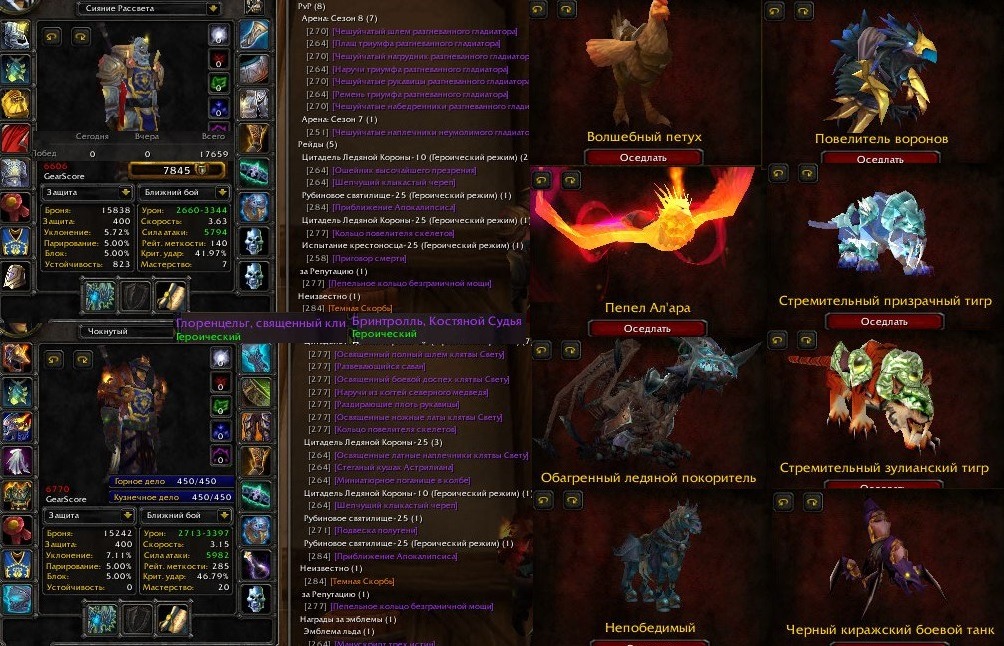Summon Пепел Ал'ара using its Оседлать button

pyautogui.click(x=646, y=328)
